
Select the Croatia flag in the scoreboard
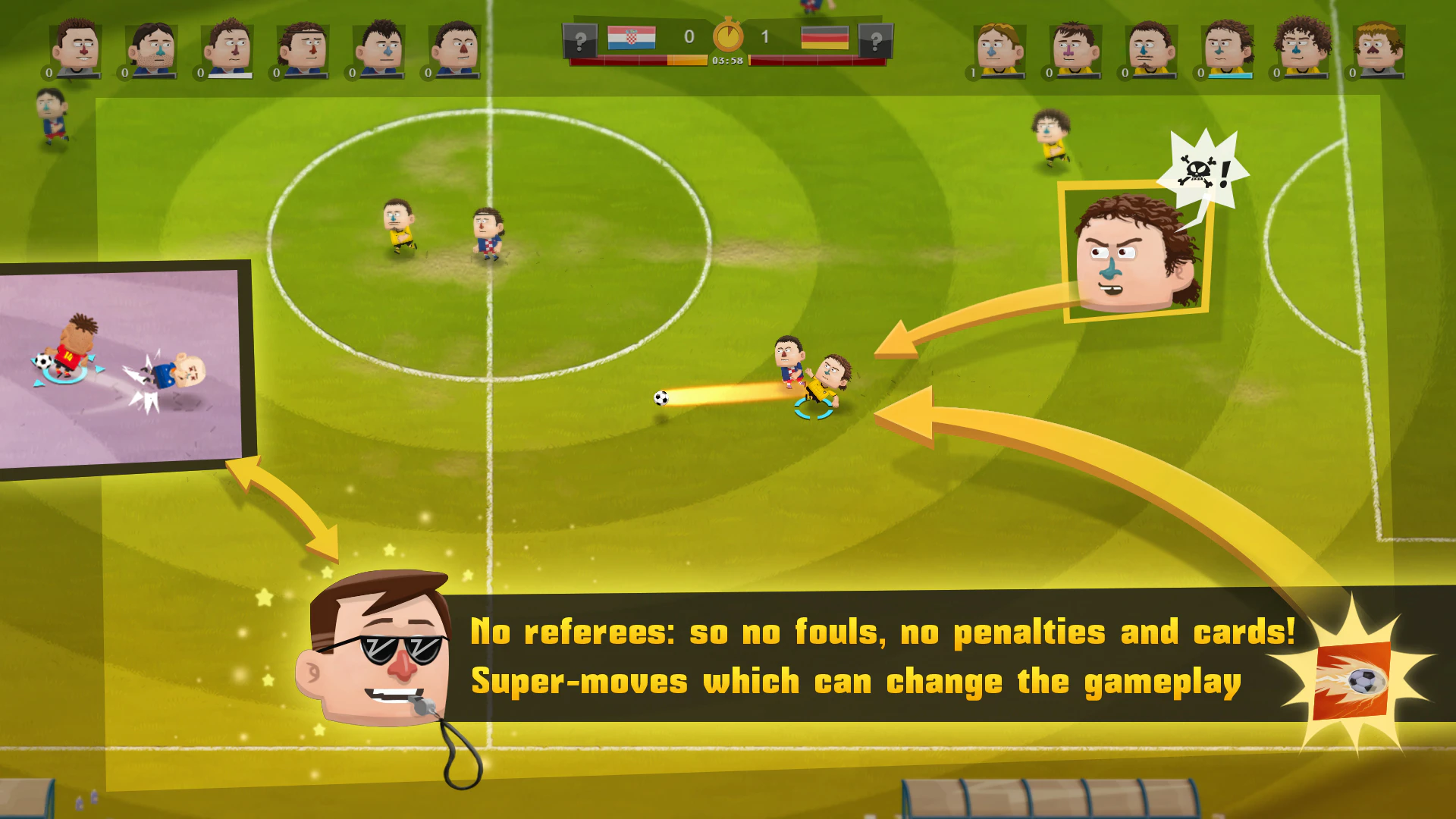(631, 37)
